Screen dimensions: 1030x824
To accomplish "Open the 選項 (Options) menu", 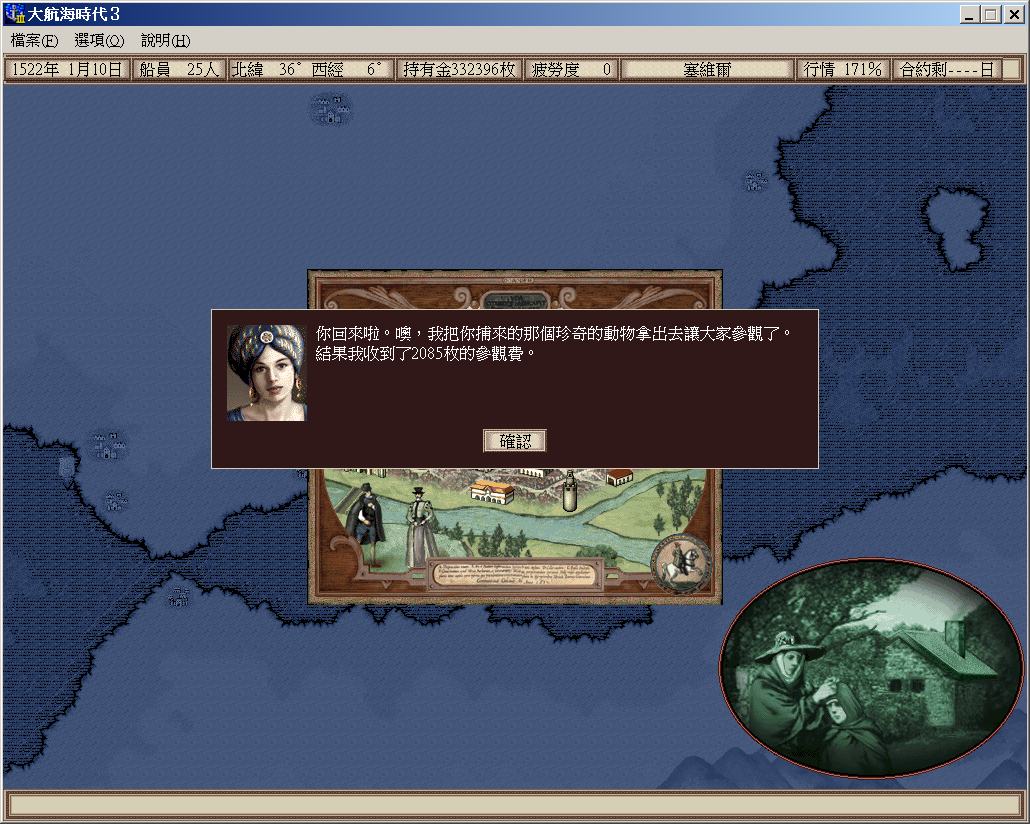I will point(99,41).
